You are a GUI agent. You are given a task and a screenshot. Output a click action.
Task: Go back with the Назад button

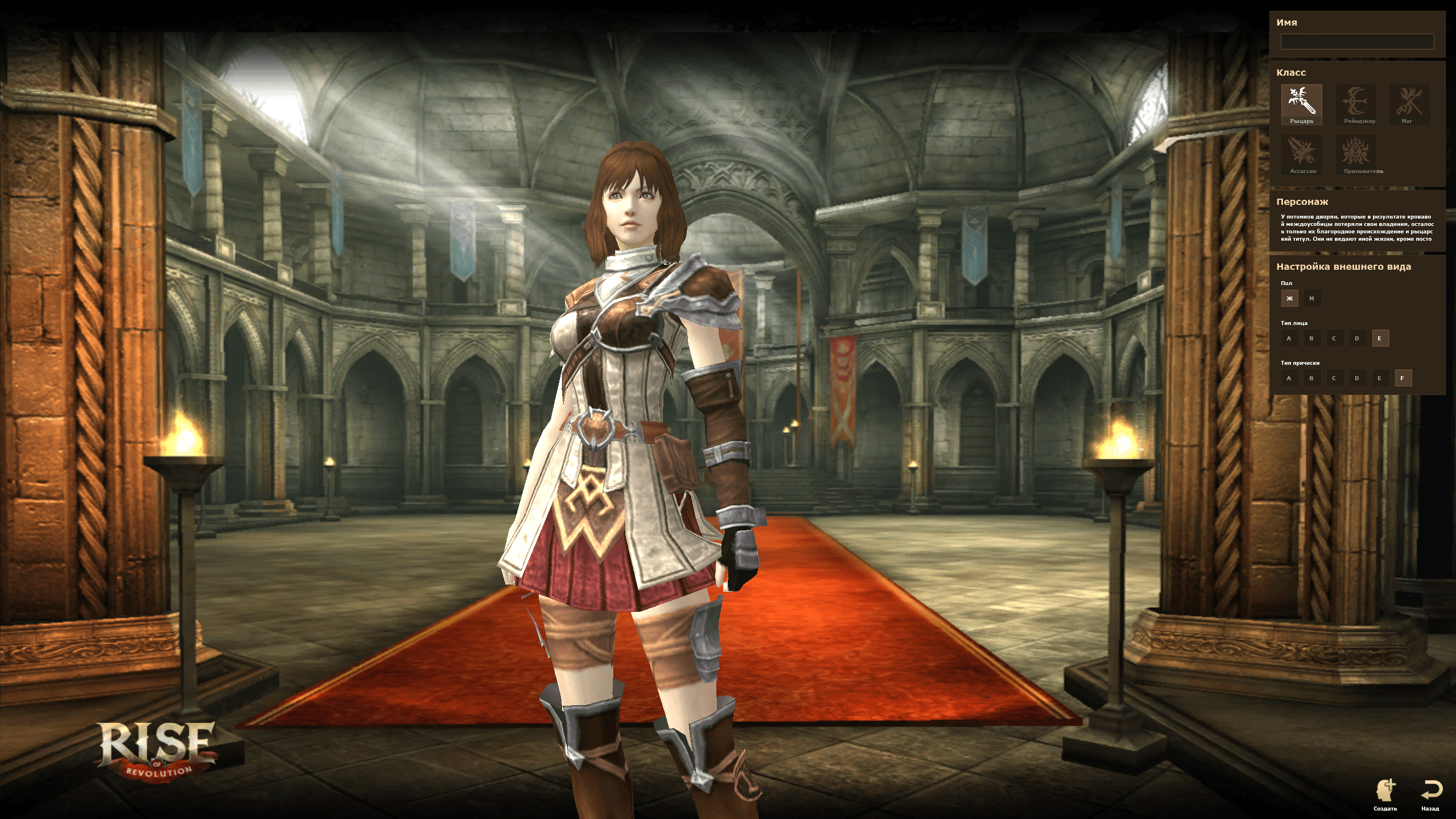tap(1430, 795)
